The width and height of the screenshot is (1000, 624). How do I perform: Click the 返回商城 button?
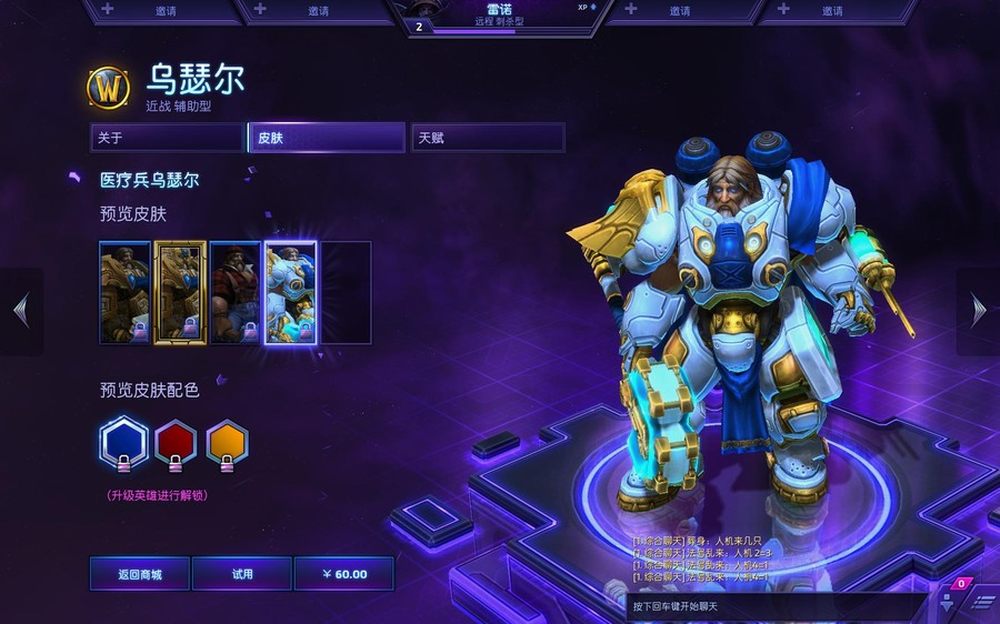(x=140, y=574)
